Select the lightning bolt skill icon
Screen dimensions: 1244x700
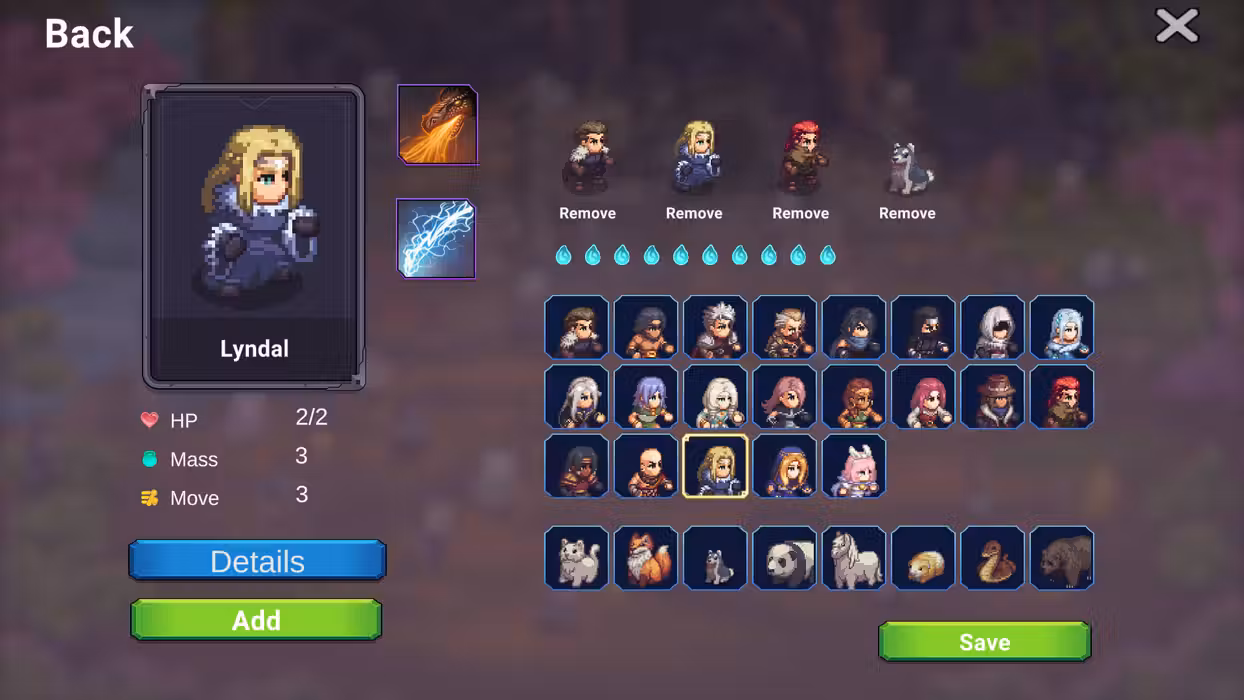[436, 239]
